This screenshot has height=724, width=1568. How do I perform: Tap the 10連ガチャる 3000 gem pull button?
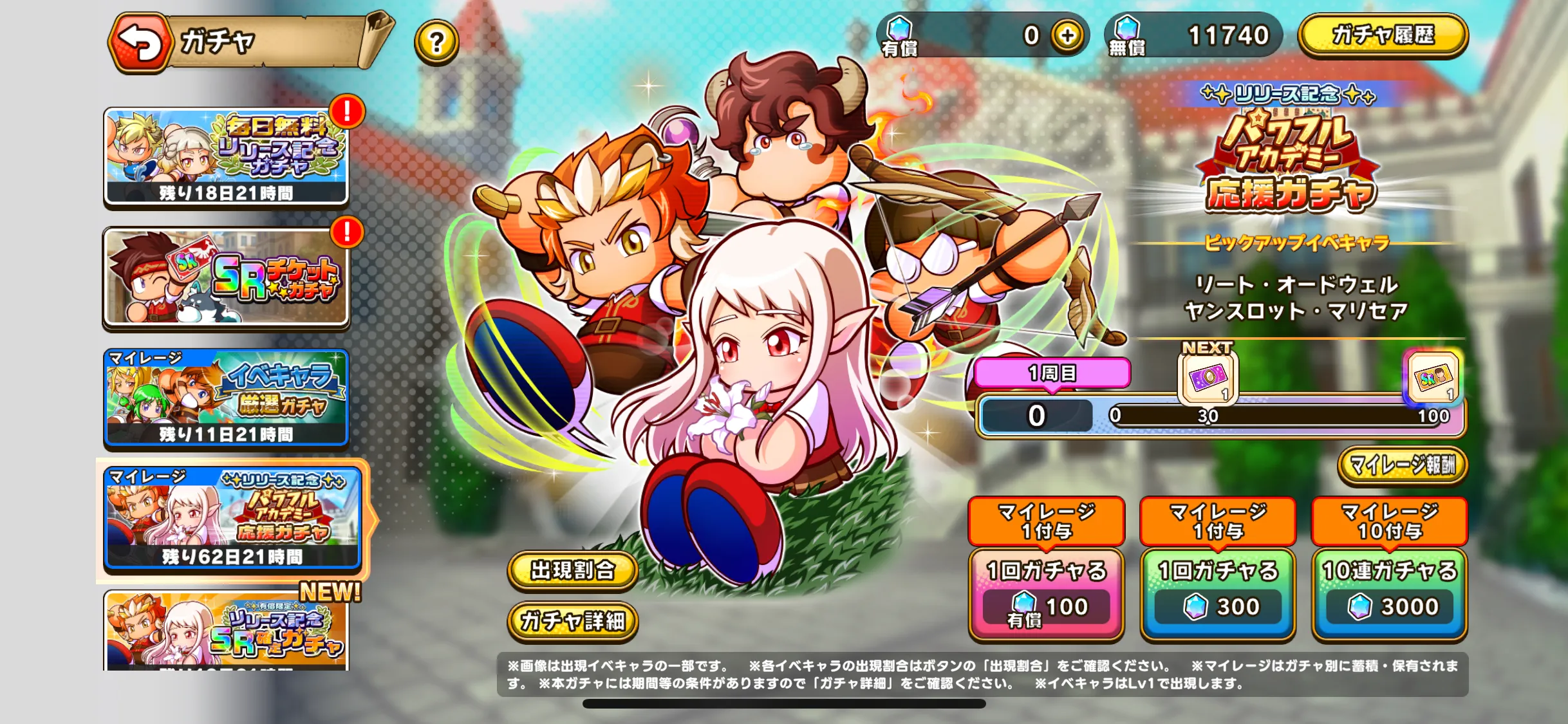[1390, 592]
